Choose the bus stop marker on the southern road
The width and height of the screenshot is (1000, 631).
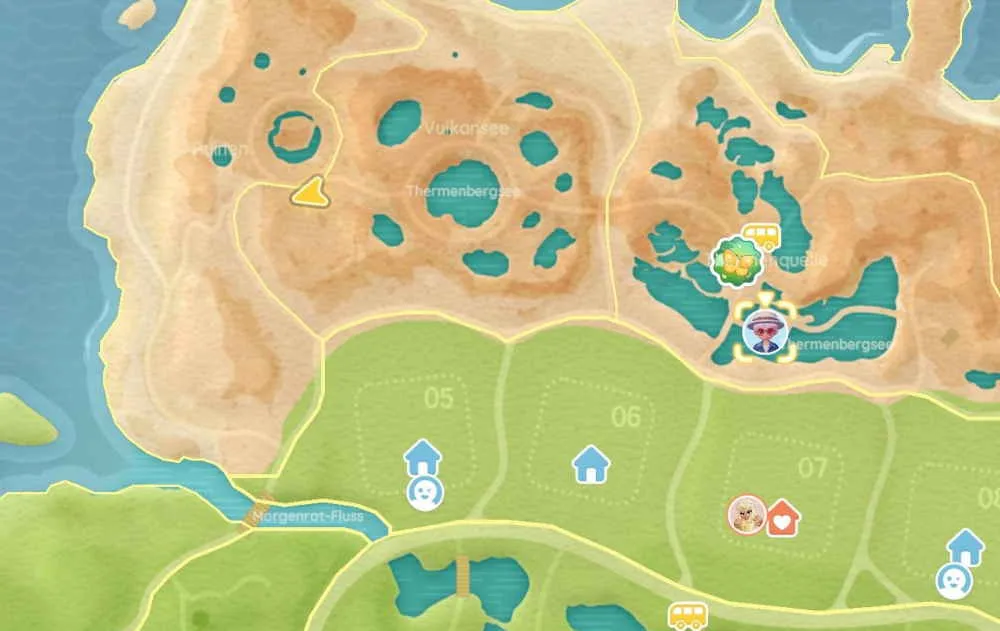(687, 615)
